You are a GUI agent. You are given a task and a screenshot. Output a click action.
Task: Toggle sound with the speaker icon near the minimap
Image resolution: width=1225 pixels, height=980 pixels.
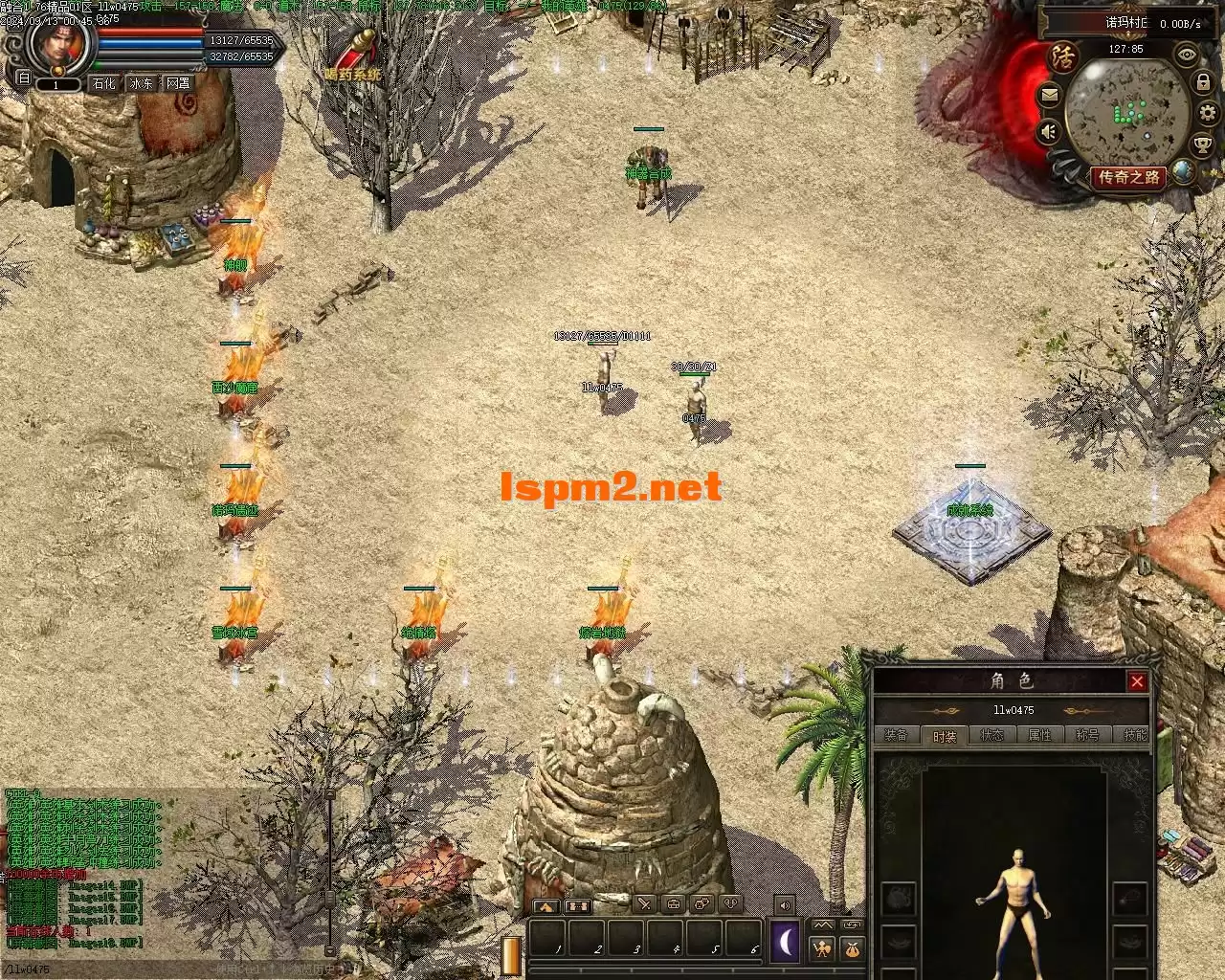coord(1050,131)
